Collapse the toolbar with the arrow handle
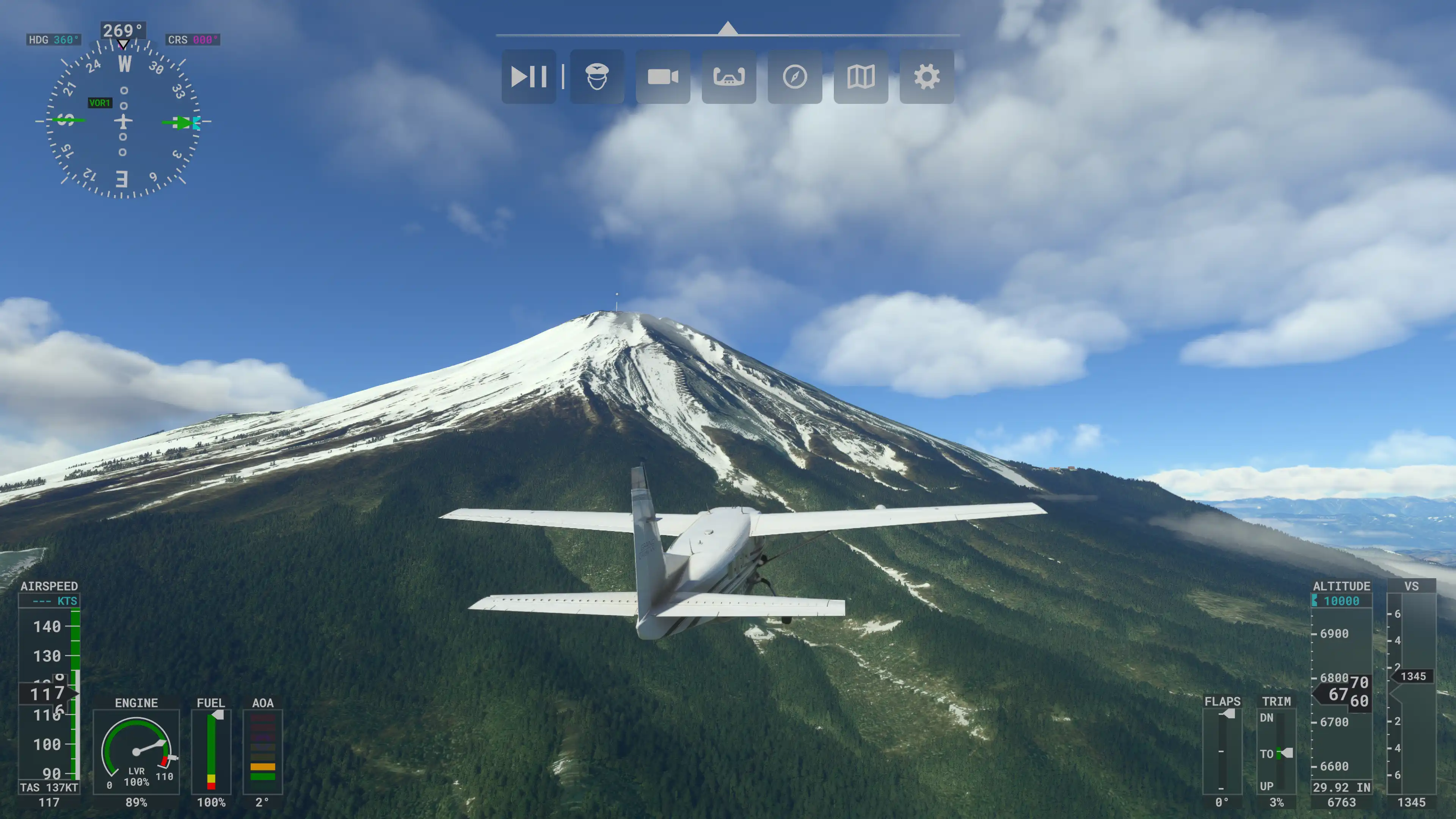 pyautogui.click(x=728, y=28)
